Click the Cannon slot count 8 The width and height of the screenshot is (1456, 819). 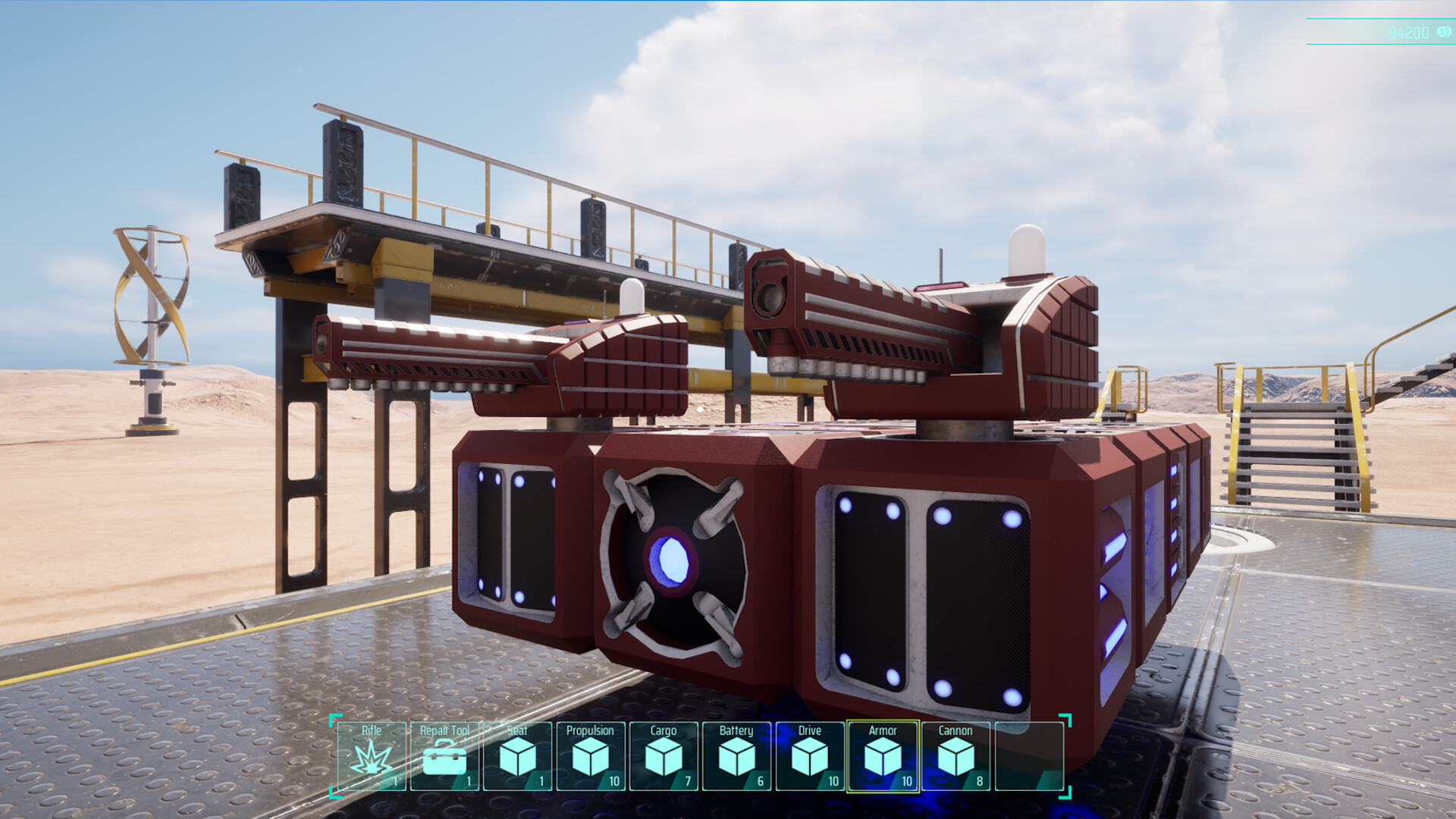979,780
